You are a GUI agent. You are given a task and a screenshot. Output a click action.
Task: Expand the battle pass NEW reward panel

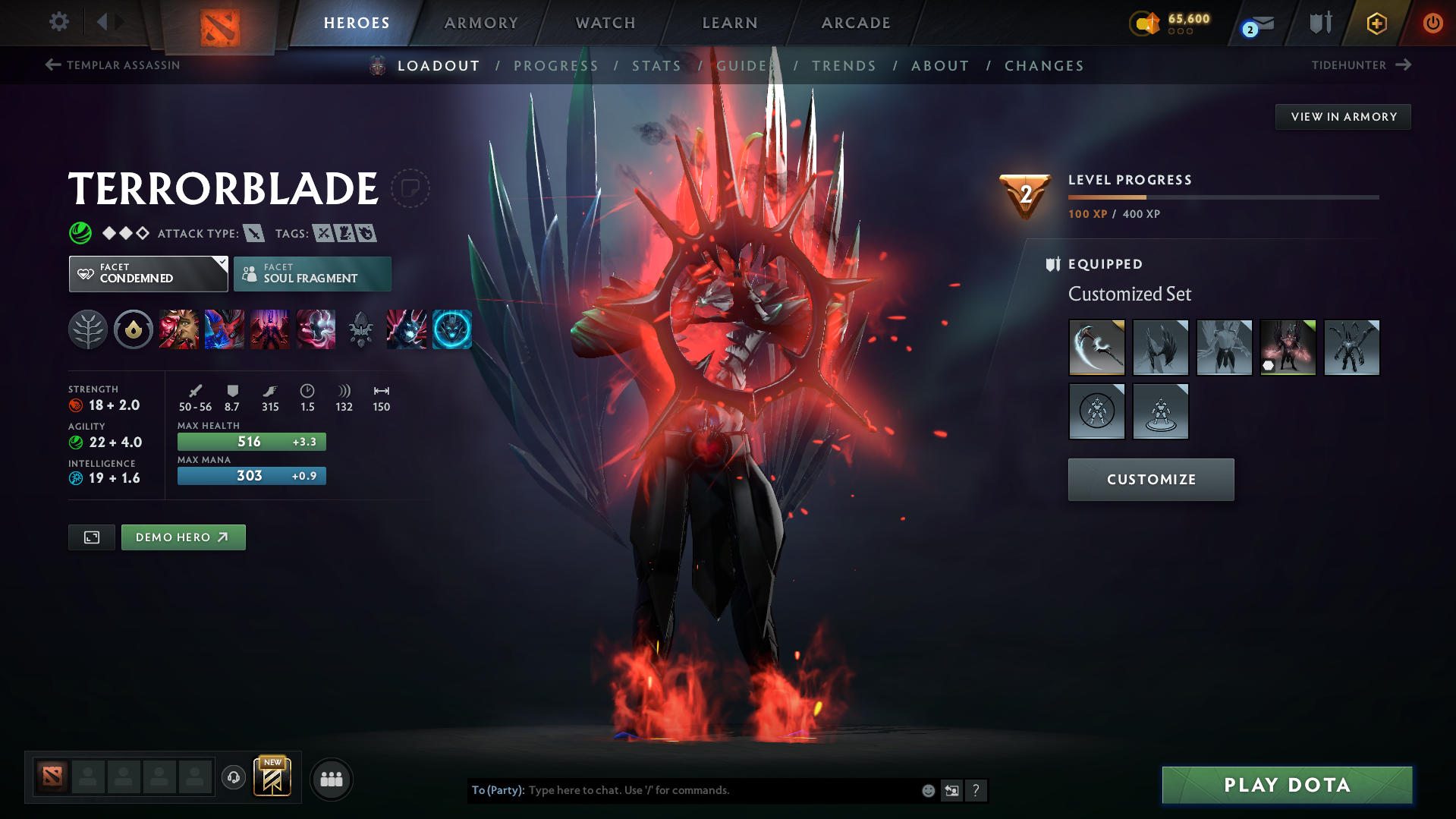pyautogui.click(x=272, y=777)
